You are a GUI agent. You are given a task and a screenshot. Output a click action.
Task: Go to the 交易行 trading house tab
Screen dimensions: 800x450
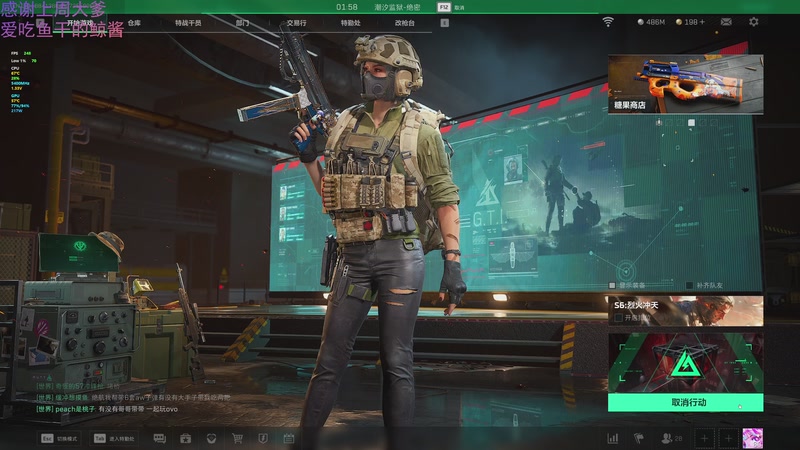[296, 21]
